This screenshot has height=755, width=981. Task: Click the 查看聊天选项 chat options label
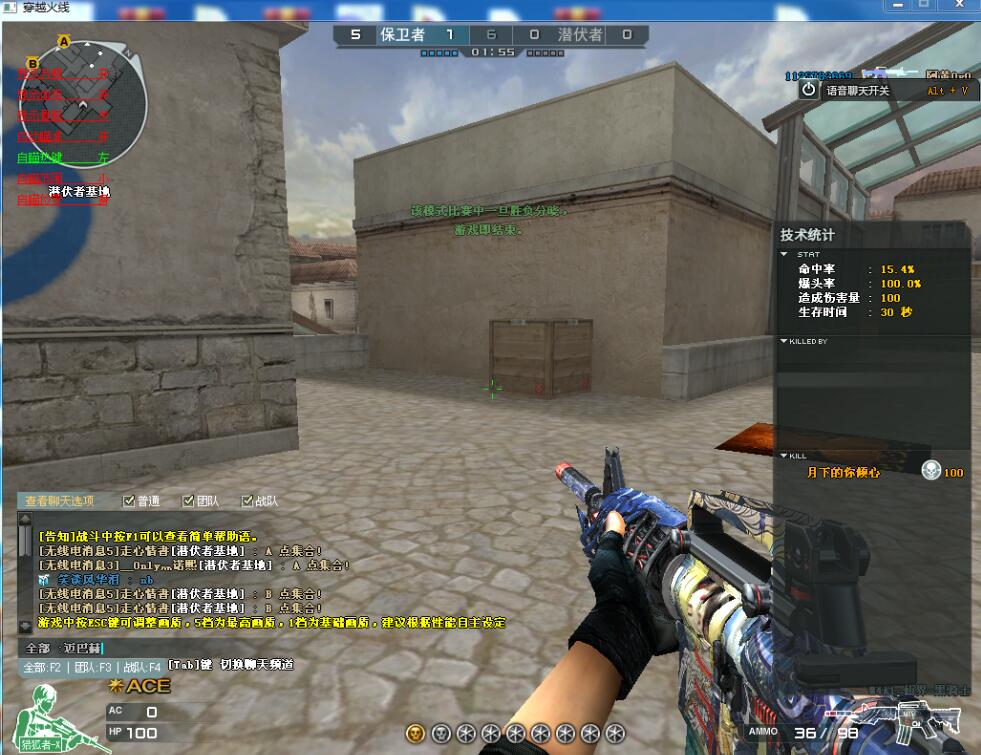60,501
